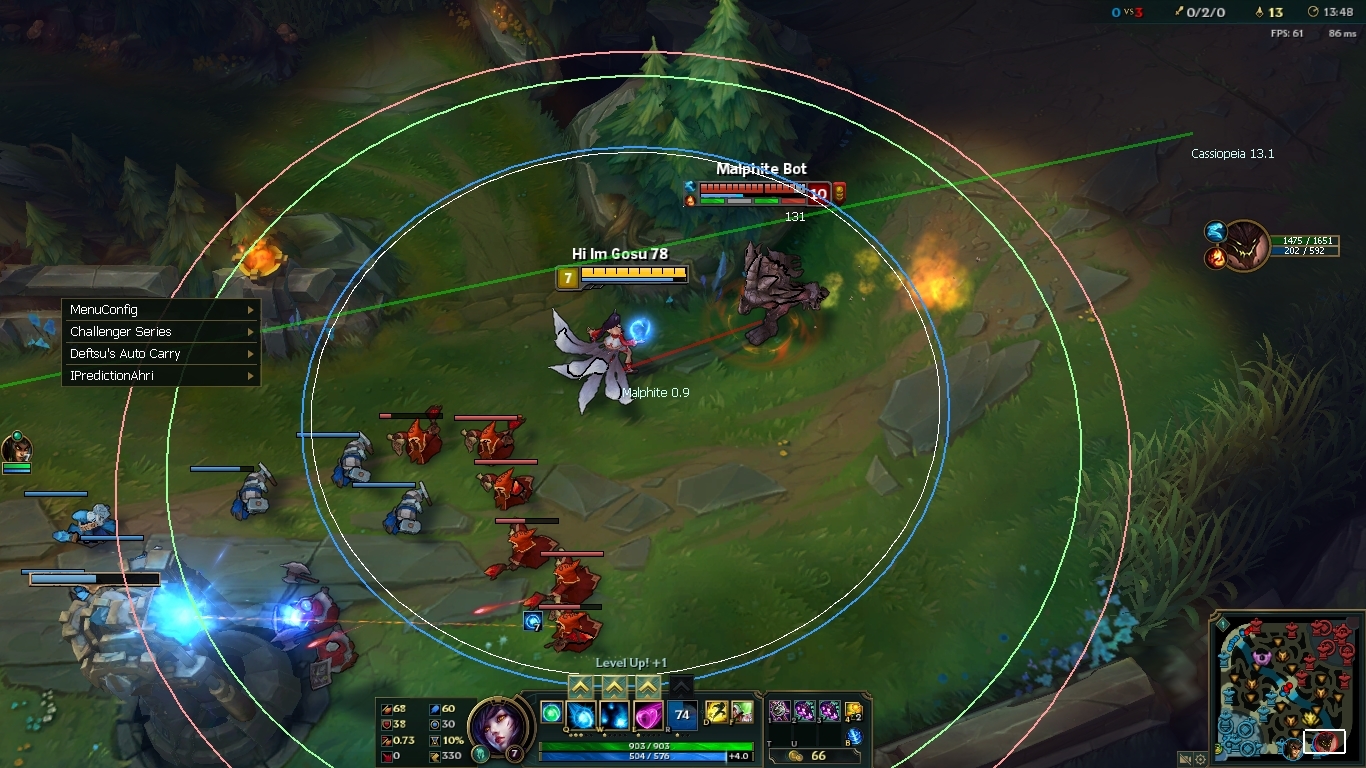Open the shop via the gold counter
This screenshot has height=768, width=1366.
pos(811,755)
